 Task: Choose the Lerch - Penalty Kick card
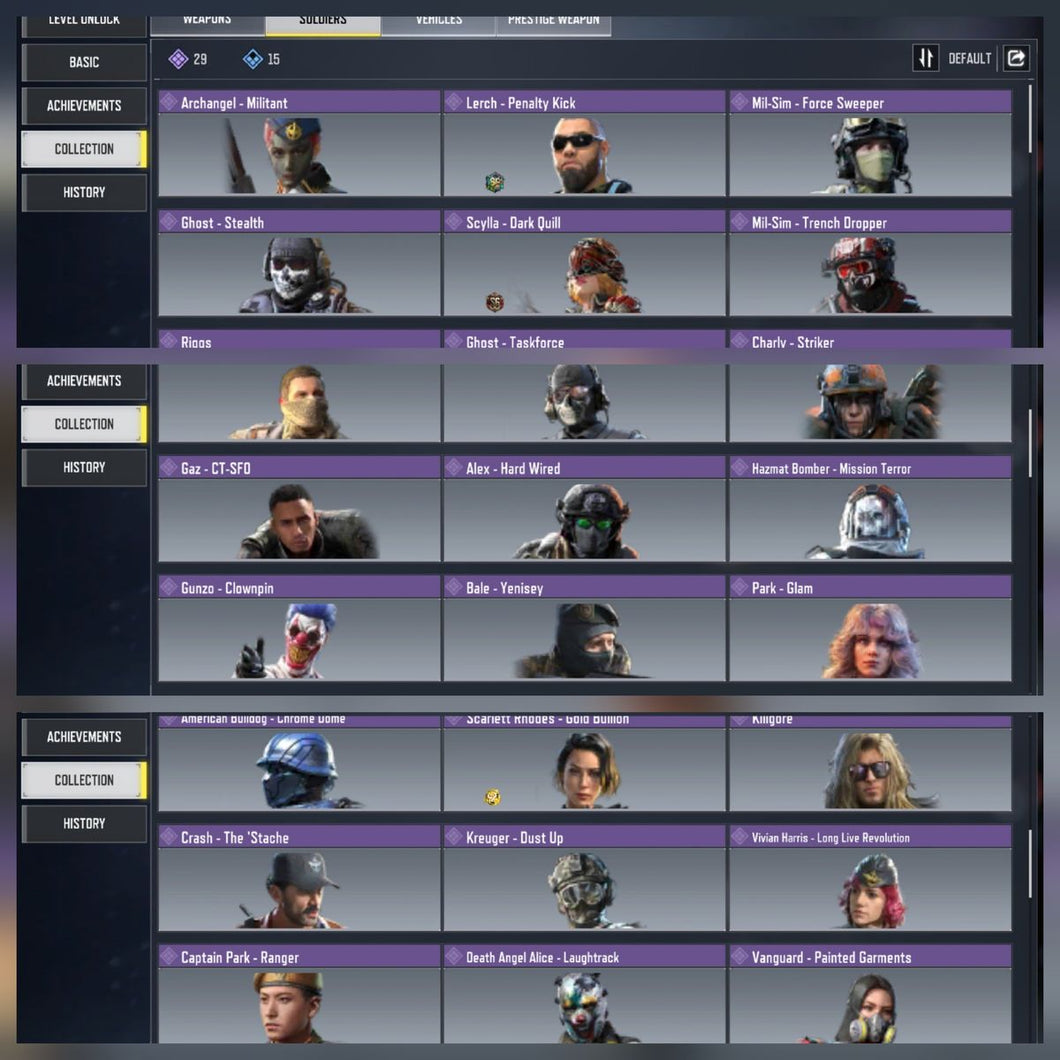click(584, 144)
